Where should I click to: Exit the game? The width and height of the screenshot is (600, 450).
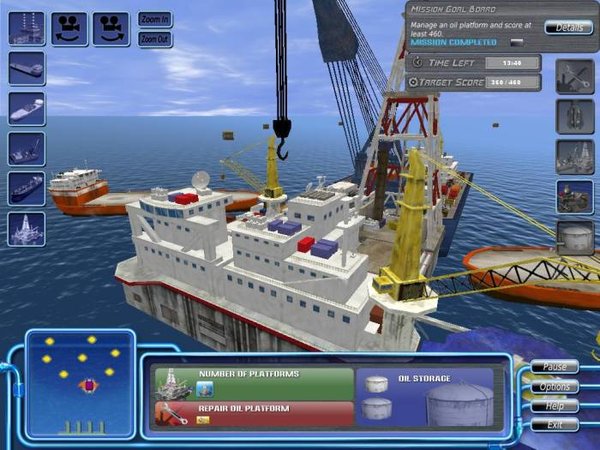554,424
